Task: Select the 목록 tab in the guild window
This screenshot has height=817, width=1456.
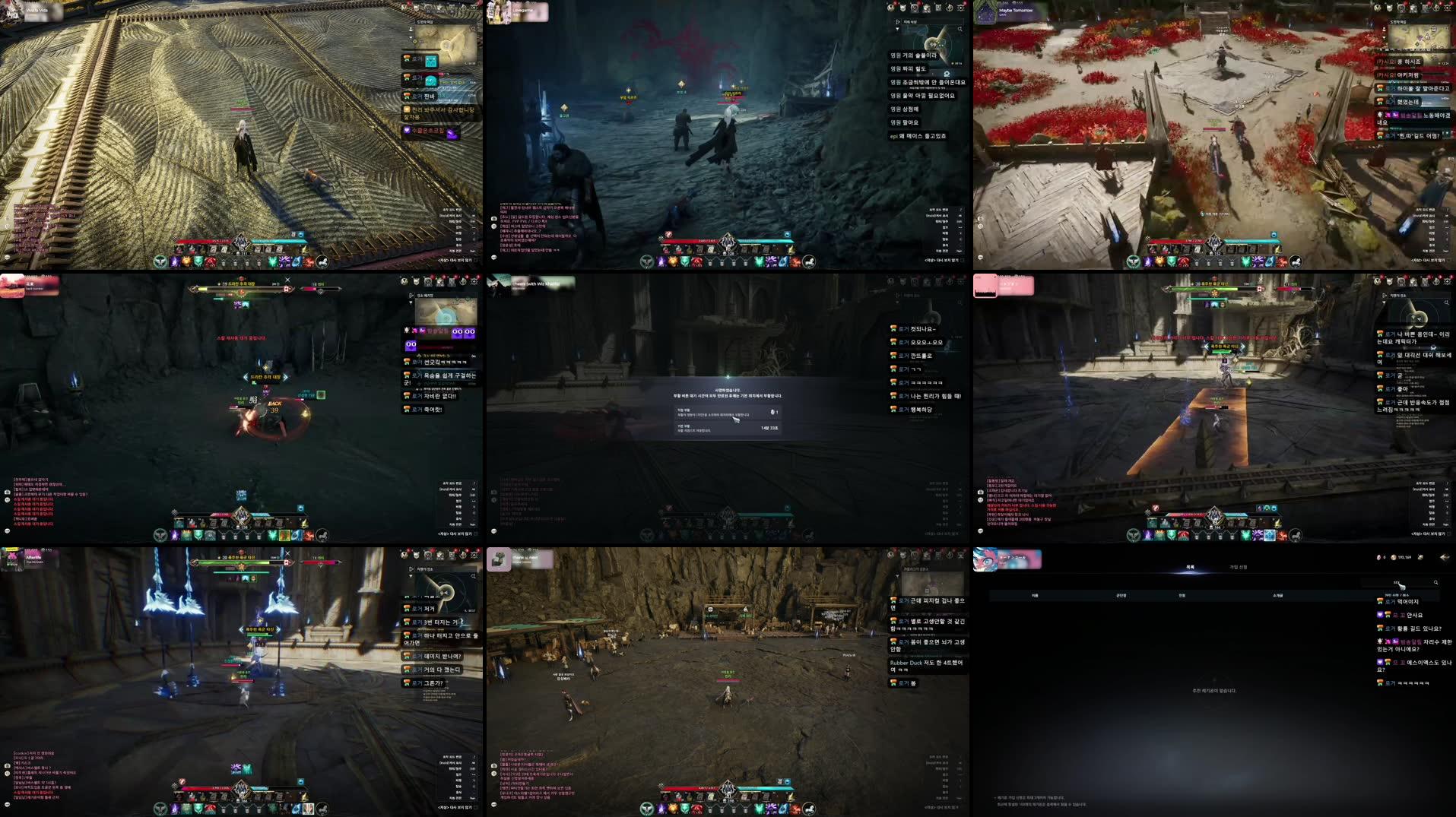Action: click(1189, 566)
